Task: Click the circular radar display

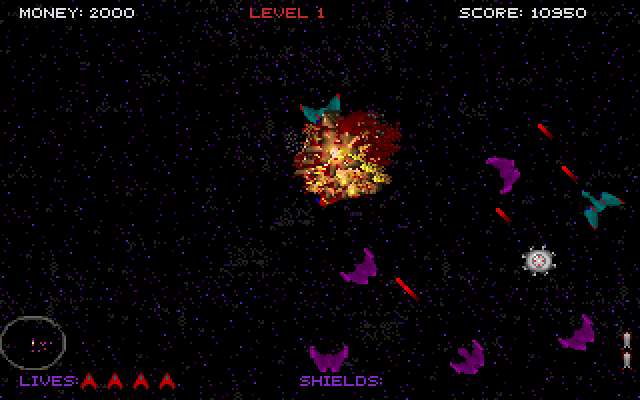Action: coord(34,342)
